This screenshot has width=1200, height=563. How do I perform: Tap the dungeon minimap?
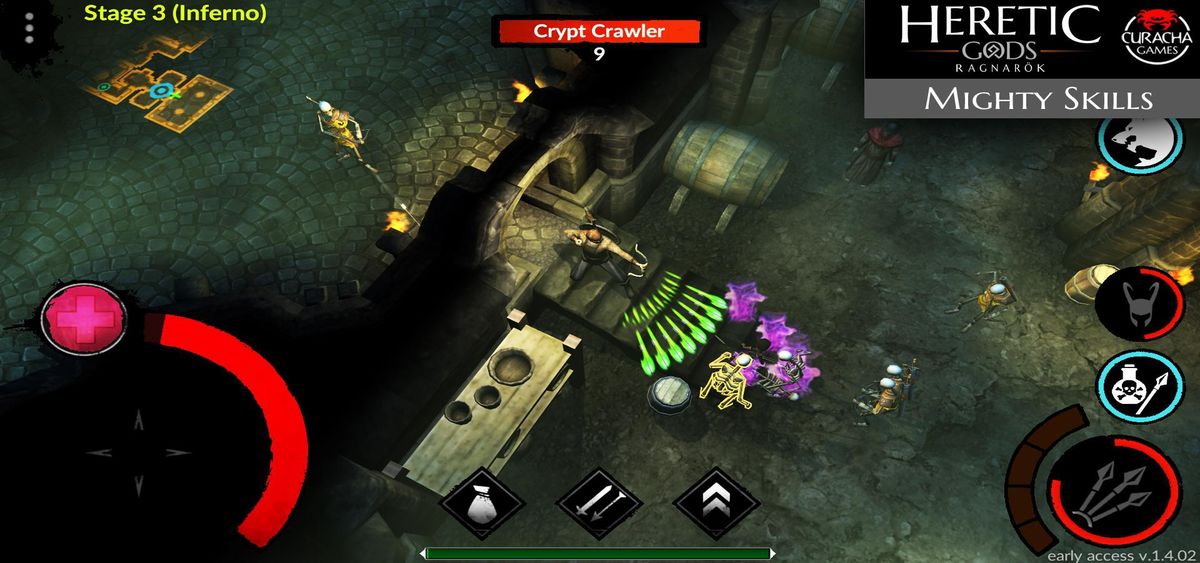pos(165,88)
